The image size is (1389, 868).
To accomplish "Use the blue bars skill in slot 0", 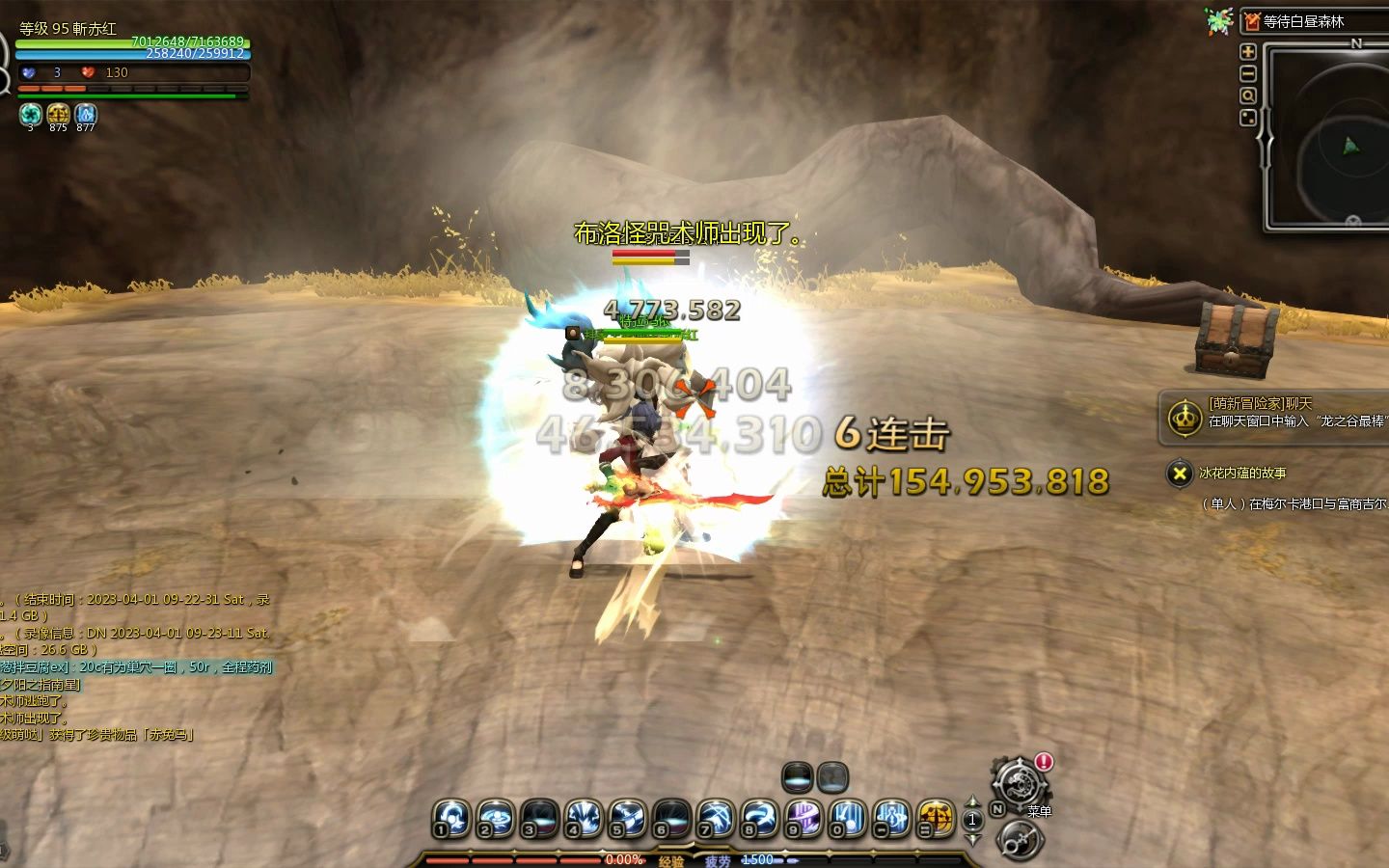I will pyautogui.click(x=848, y=818).
